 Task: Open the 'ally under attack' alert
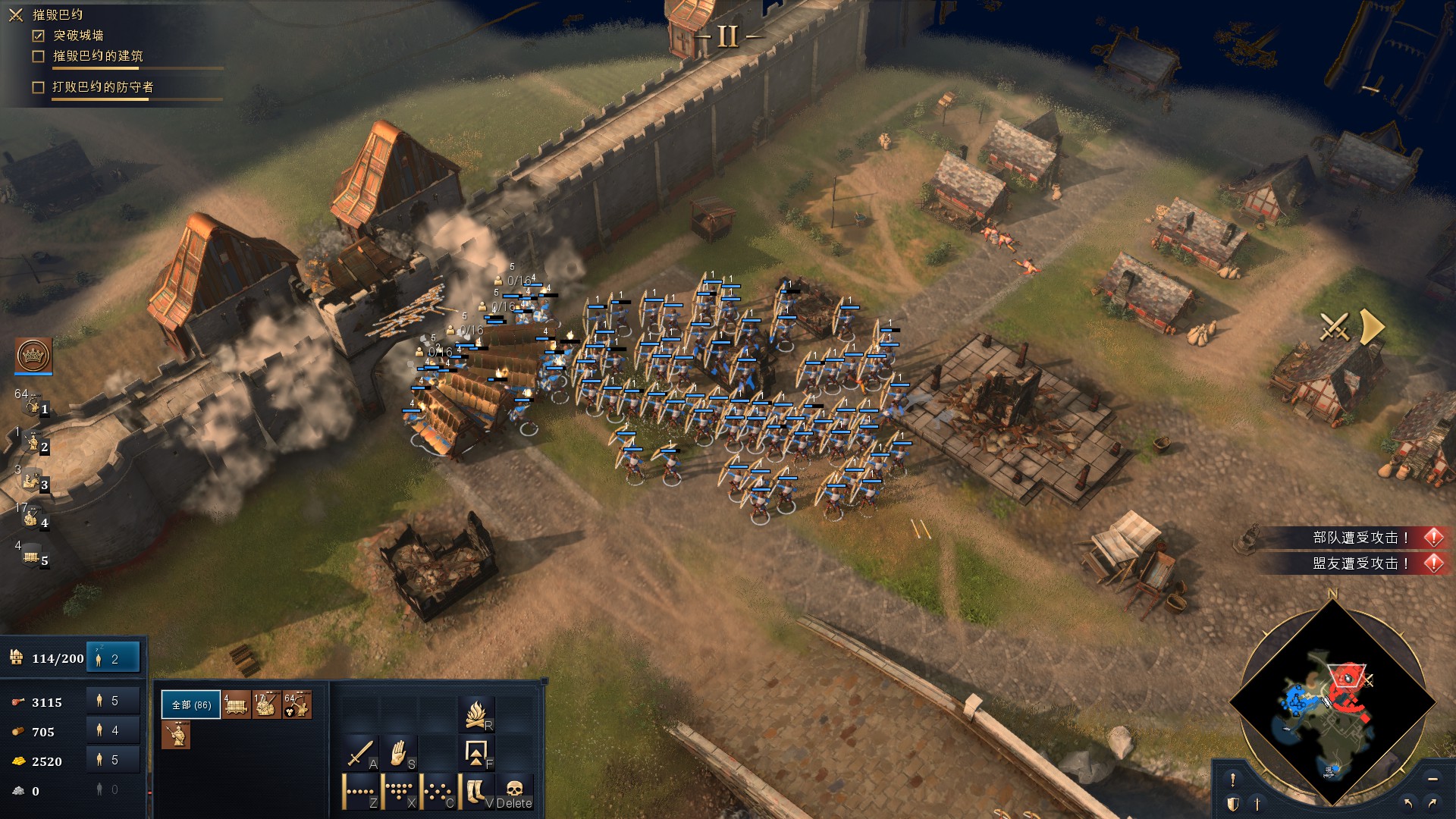(1360, 563)
